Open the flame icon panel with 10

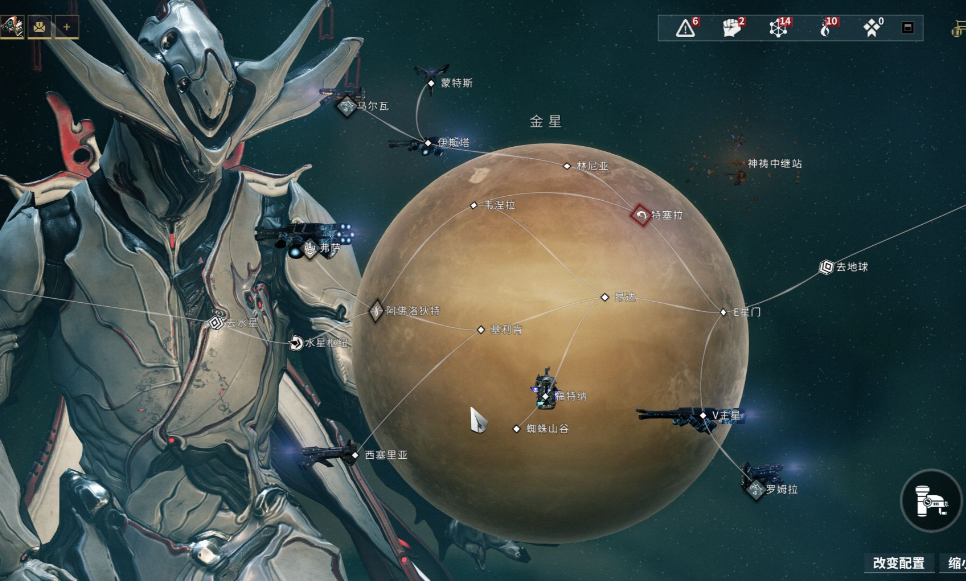point(826,28)
